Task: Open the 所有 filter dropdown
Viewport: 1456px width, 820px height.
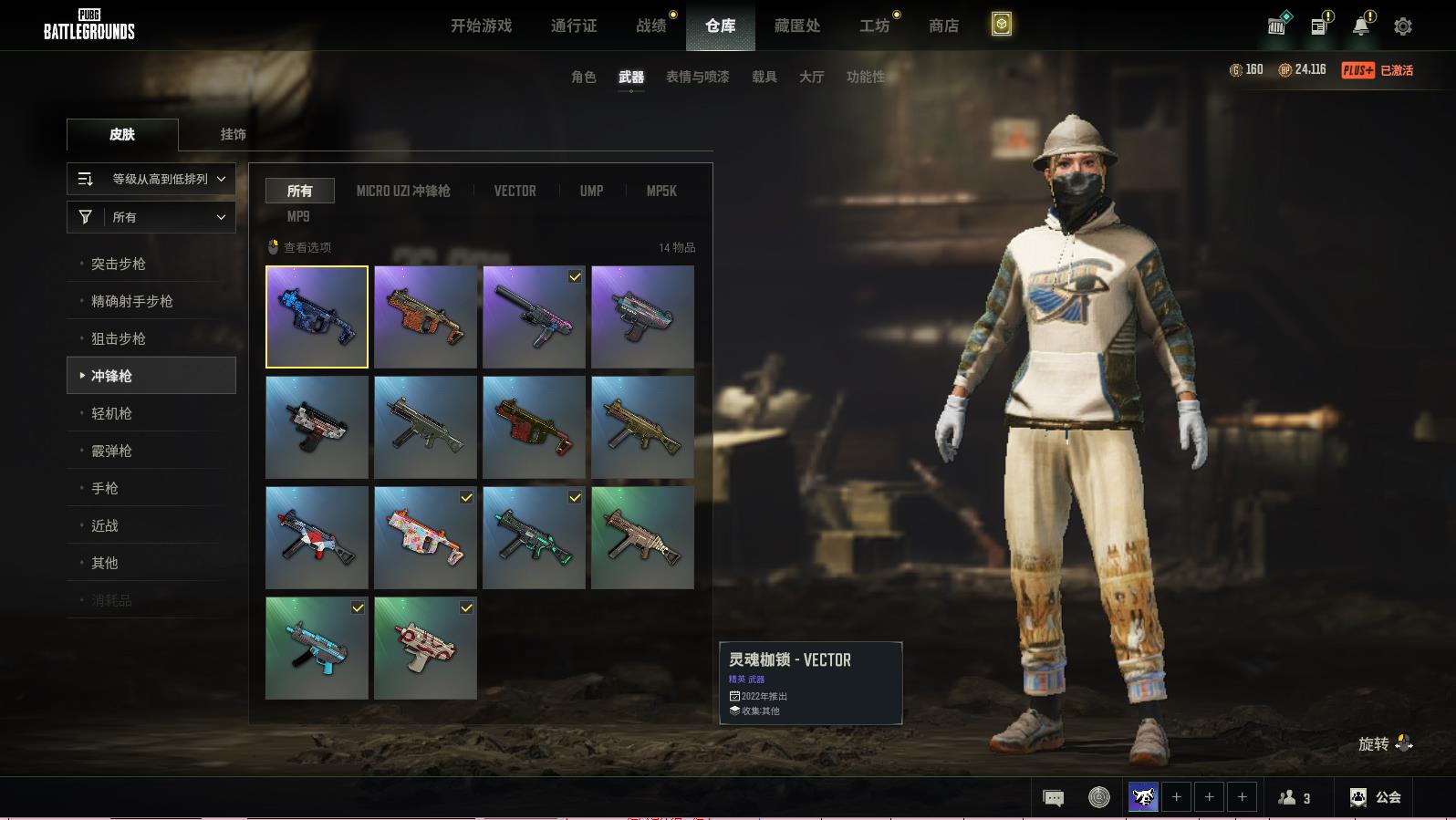Action: (x=151, y=217)
